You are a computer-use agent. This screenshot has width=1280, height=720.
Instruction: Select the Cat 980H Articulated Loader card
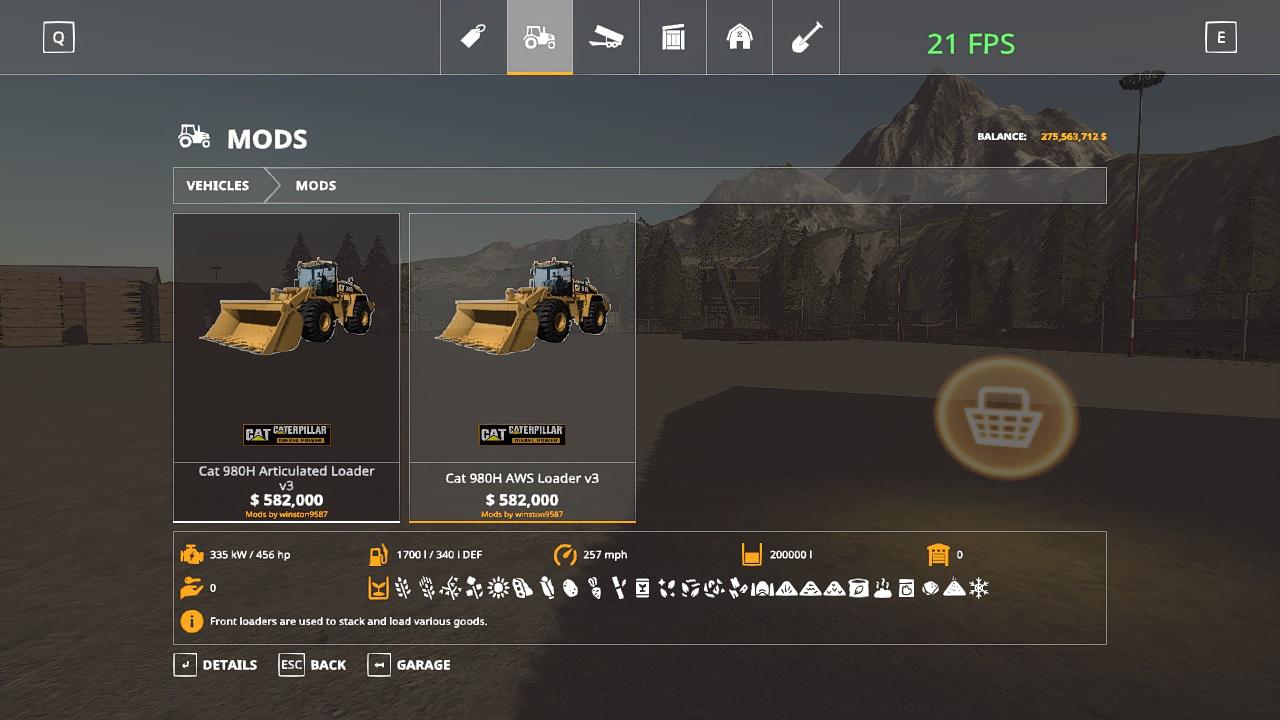pyautogui.click(x=286, y=367)
